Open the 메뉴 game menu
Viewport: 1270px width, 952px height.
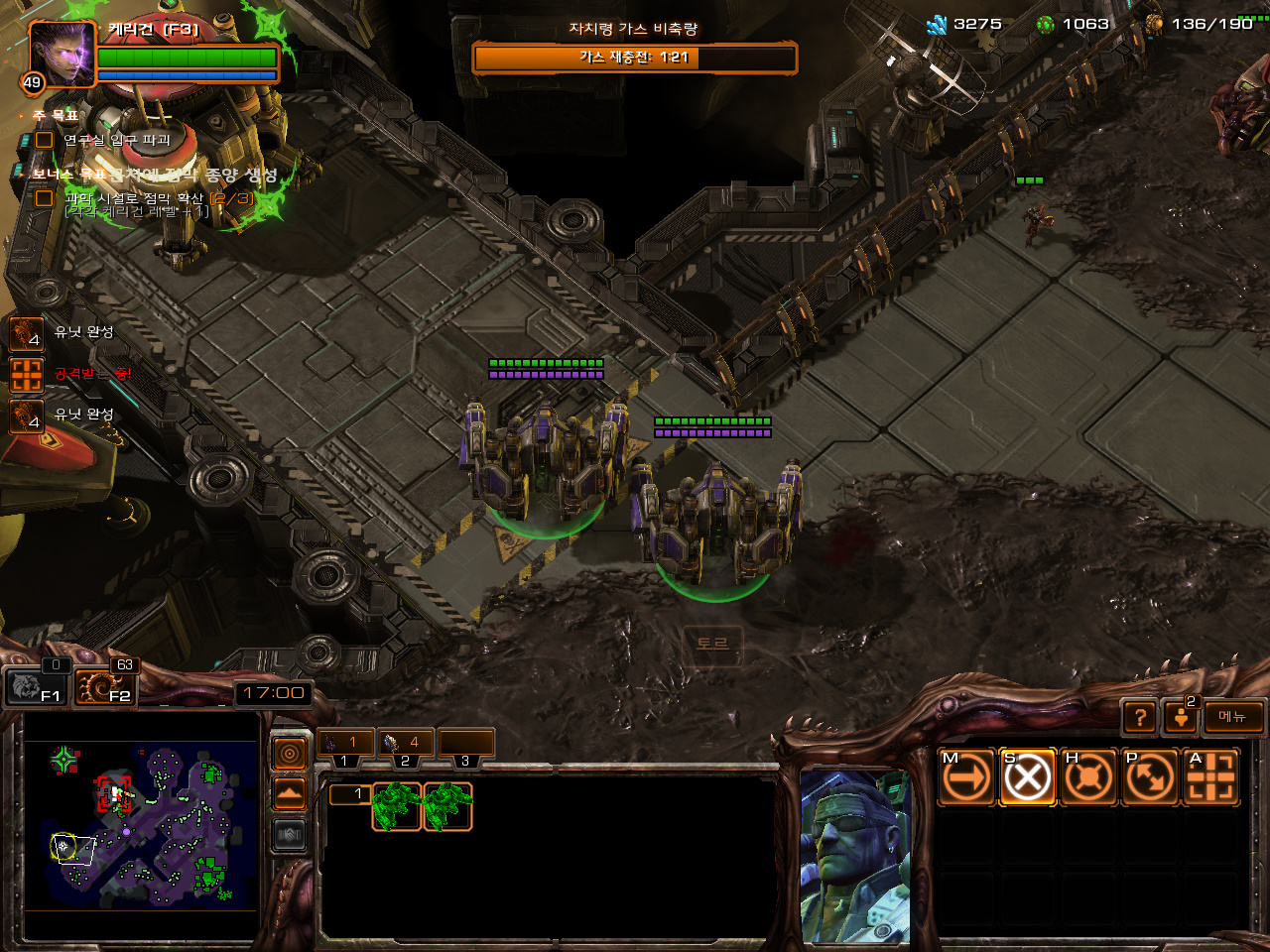coord(1233,716)
